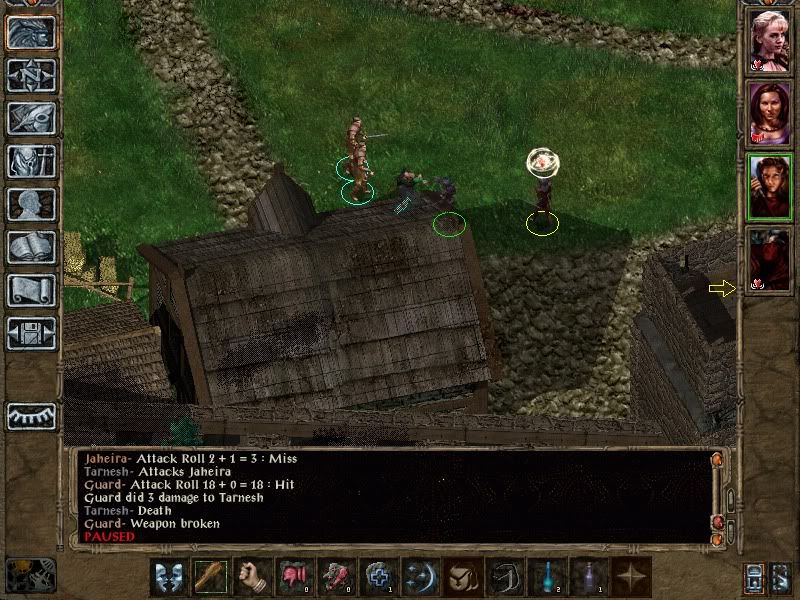Select the dark-haired woman in purple portrait
Image resolution: width=800 pixels, height=600 pixels.
click(770, 113)
